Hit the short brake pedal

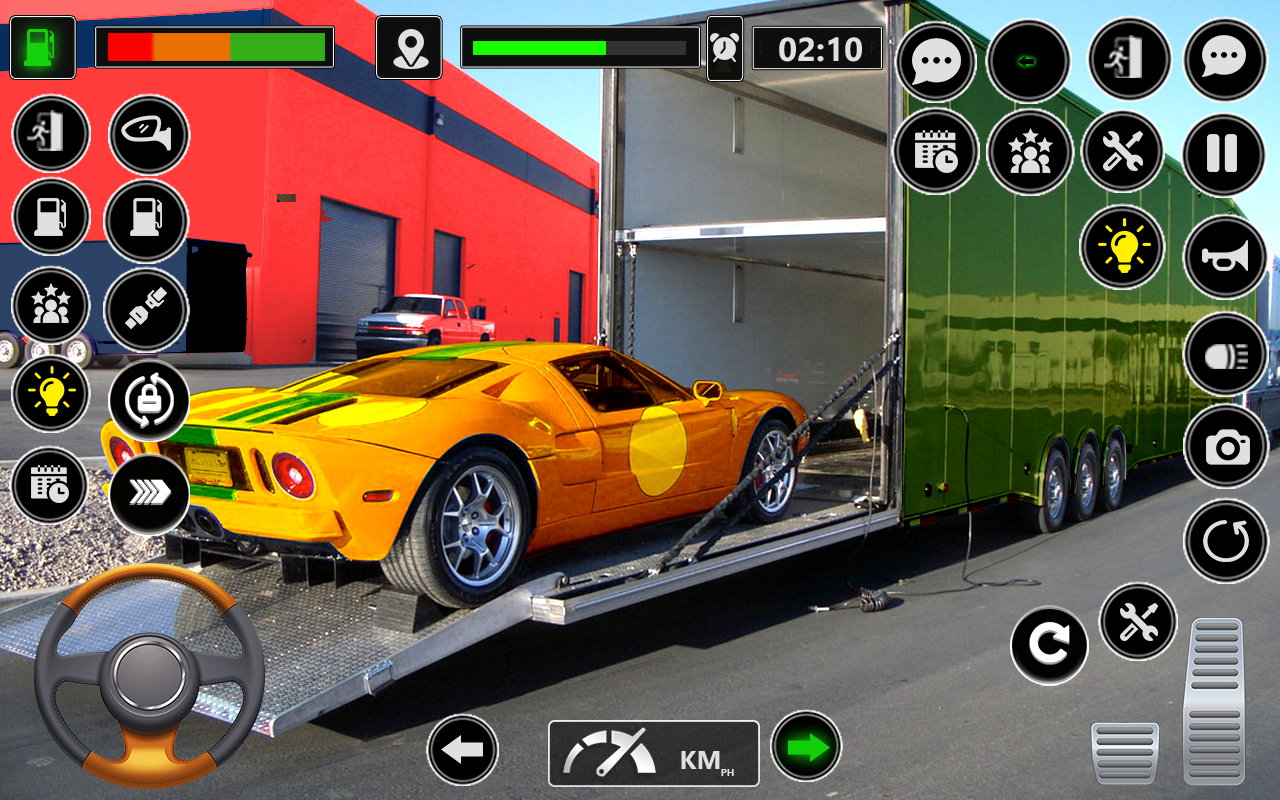coord(1125,752)
